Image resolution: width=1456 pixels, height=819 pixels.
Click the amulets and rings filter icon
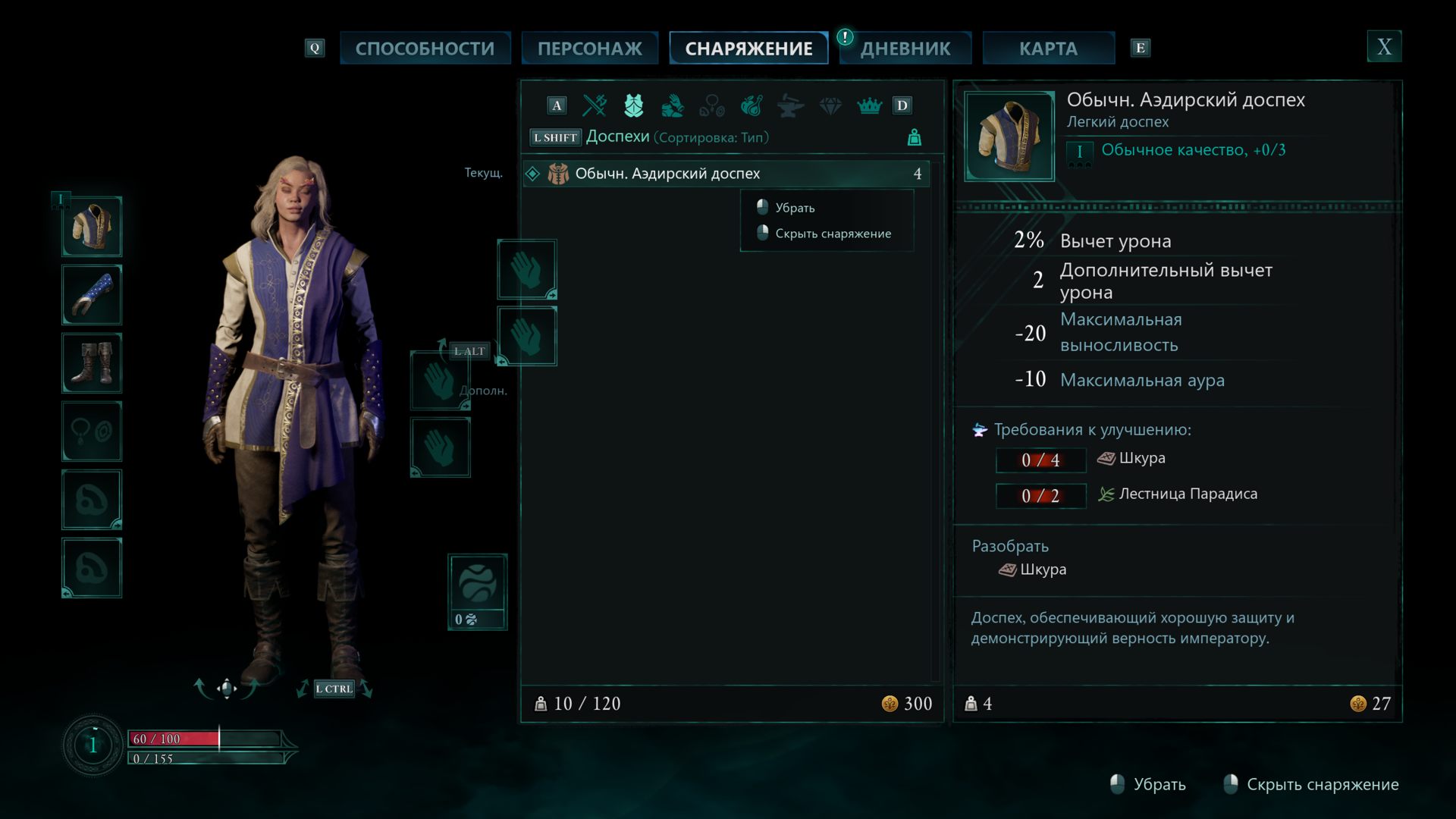(712, 105)
